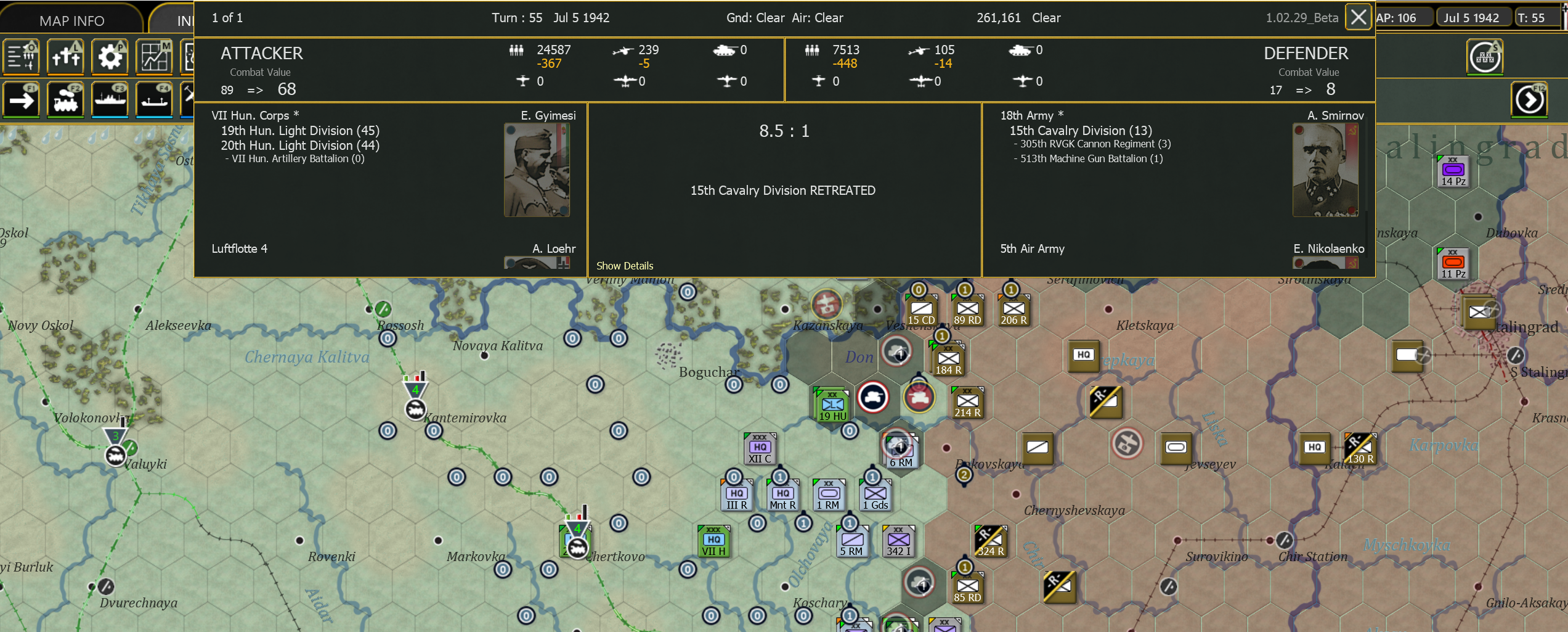Screen dimensions: 1568x632
Task: Toggle defender 5th Air Army display
Action: (x=1032, y=248)
